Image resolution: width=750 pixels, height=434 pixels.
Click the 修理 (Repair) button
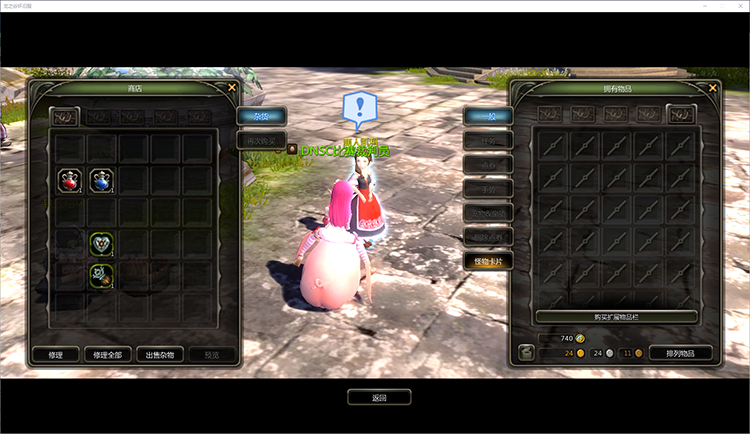coord(55,354)
